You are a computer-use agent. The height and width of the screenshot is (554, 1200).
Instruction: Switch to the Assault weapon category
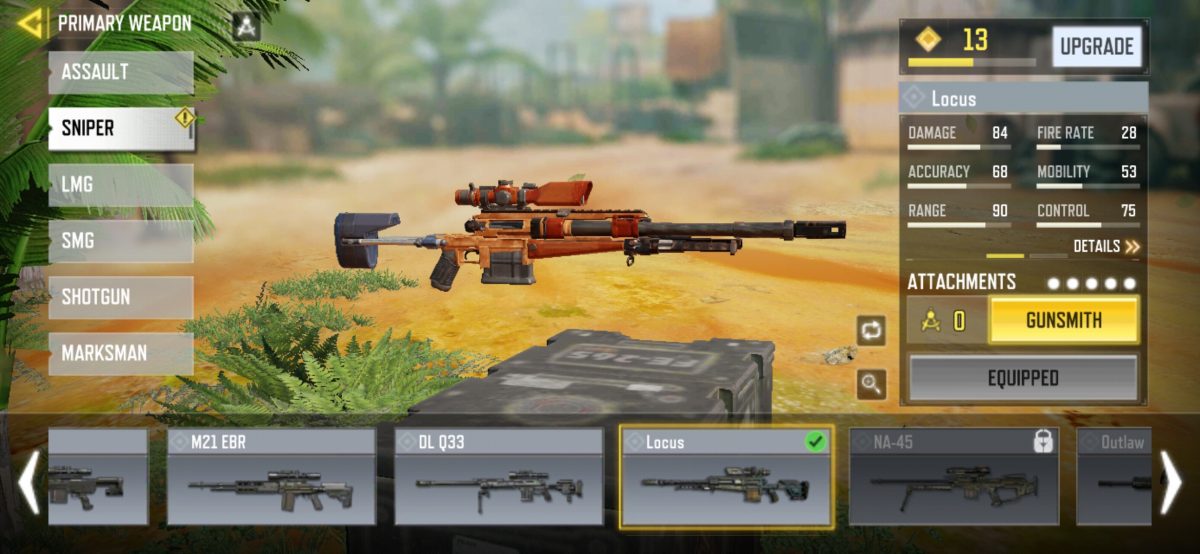point(120,73)
